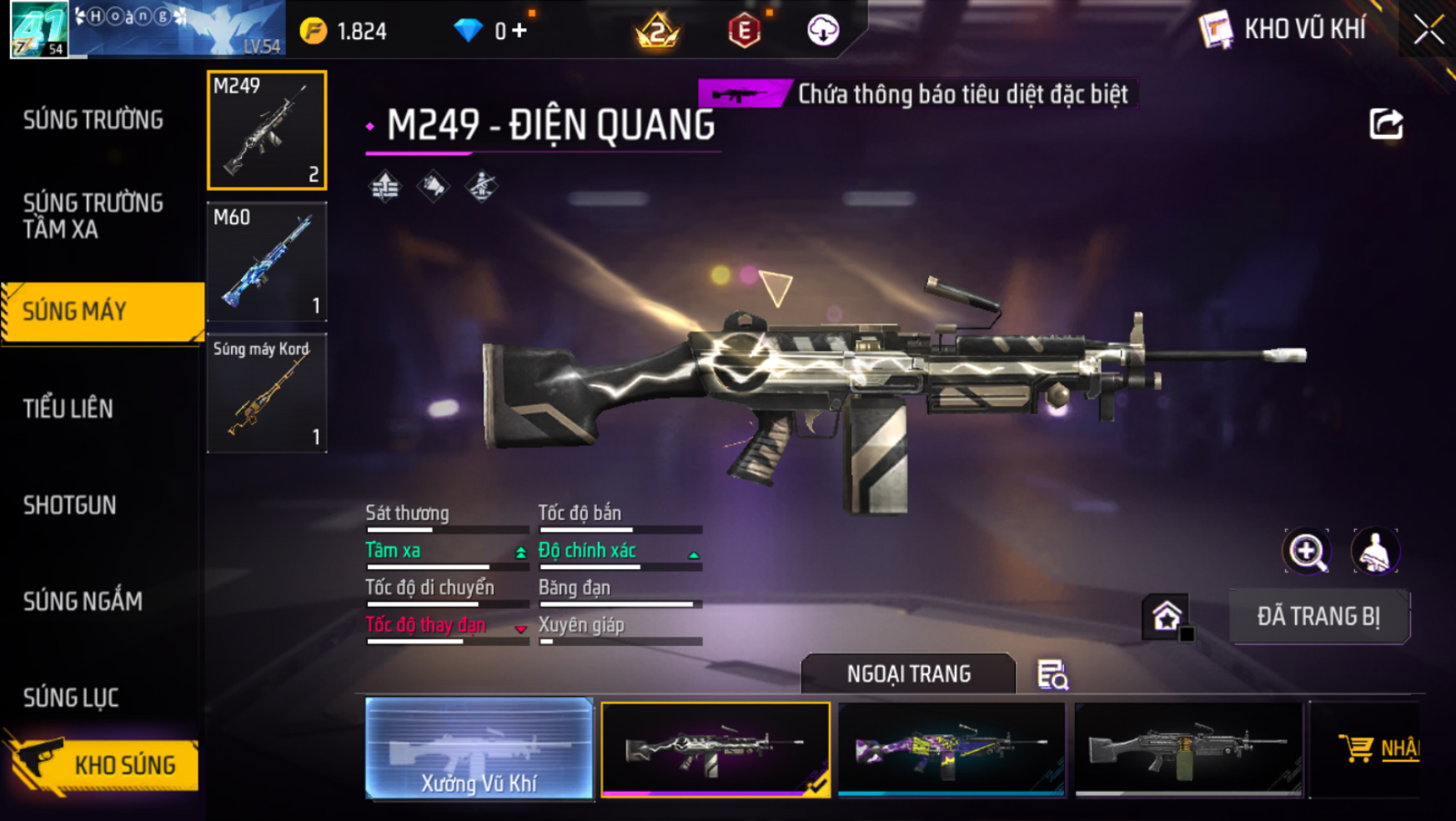Open the Ngoại Trang tab
This screenshot has height=821, width=1456.
pos(908,673)
